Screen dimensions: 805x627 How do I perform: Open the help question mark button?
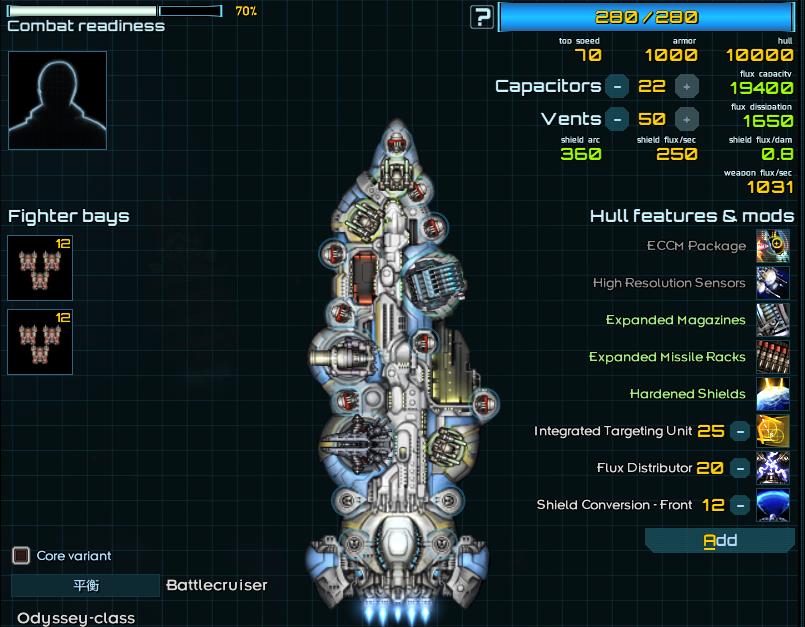coord(483,17)
